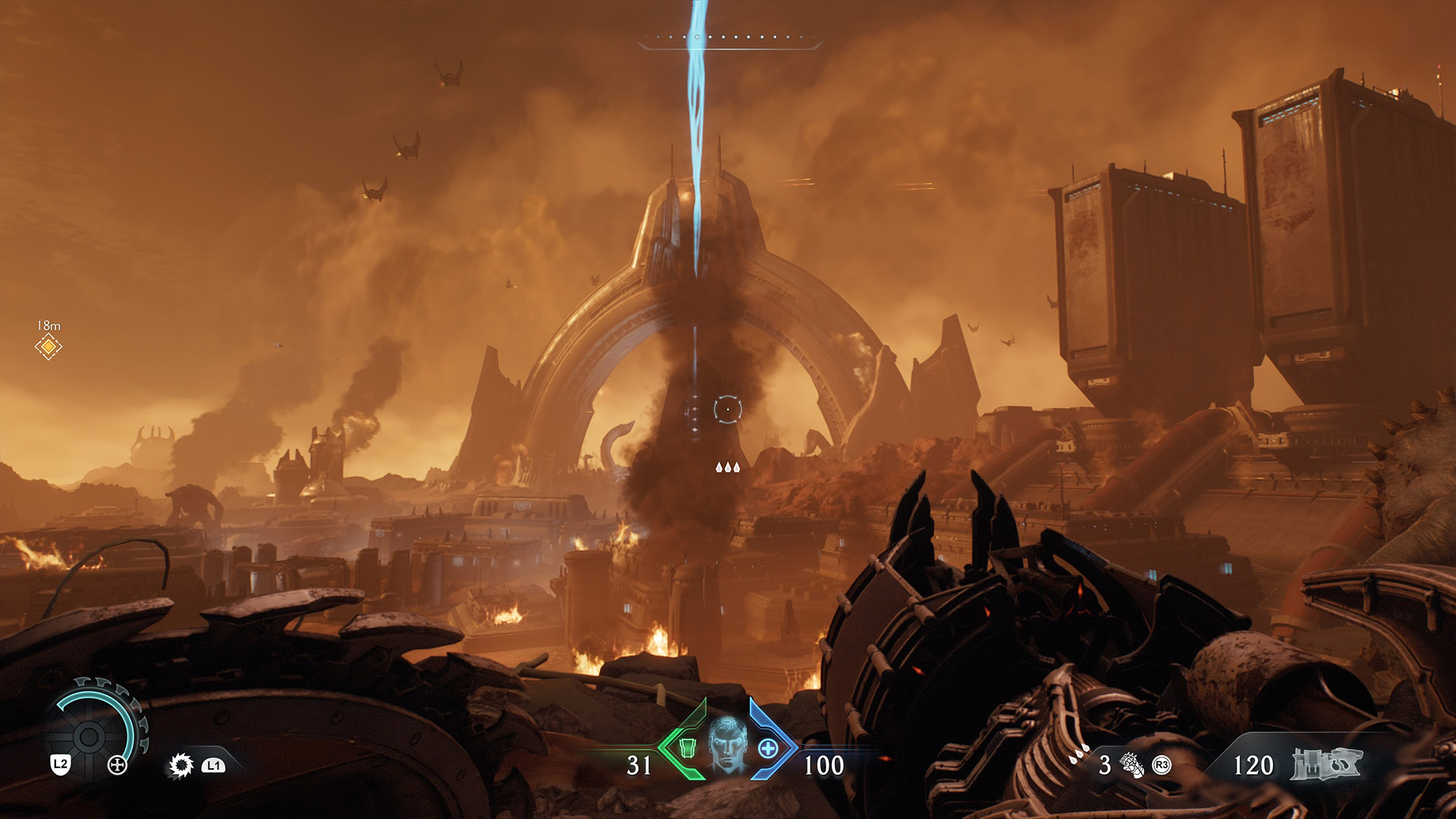This screenshot has height=819, width=1456.
Task: Click the compass bar at top
Action: (730, 39)
